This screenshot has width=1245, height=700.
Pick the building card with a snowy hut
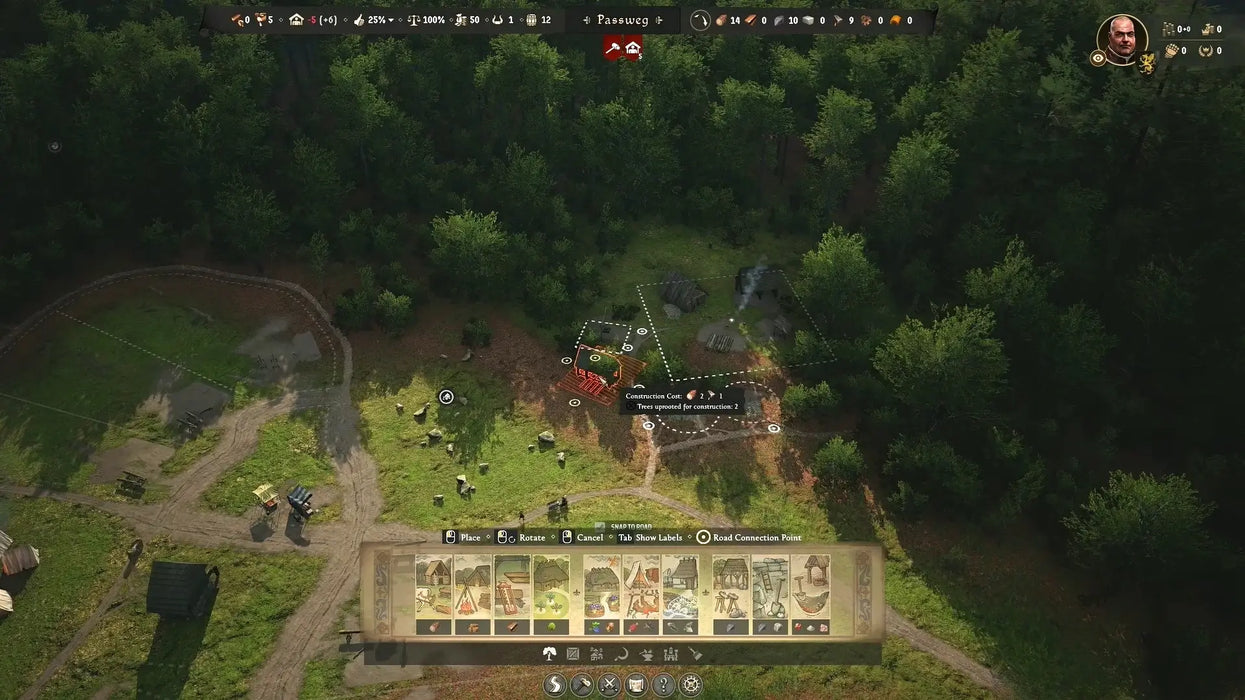pos(680,588)
